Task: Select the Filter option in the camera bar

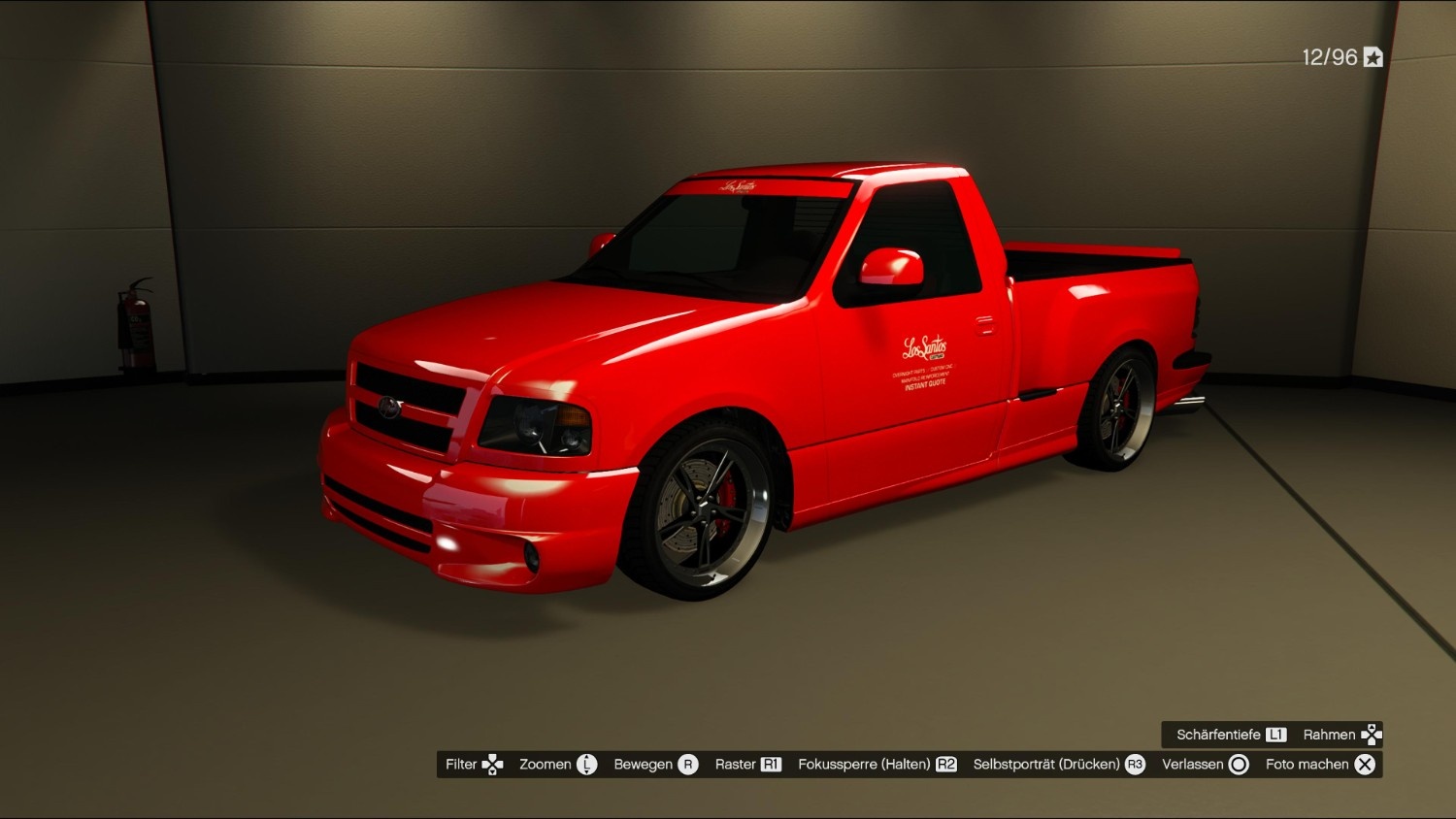Action: [474, 765]
